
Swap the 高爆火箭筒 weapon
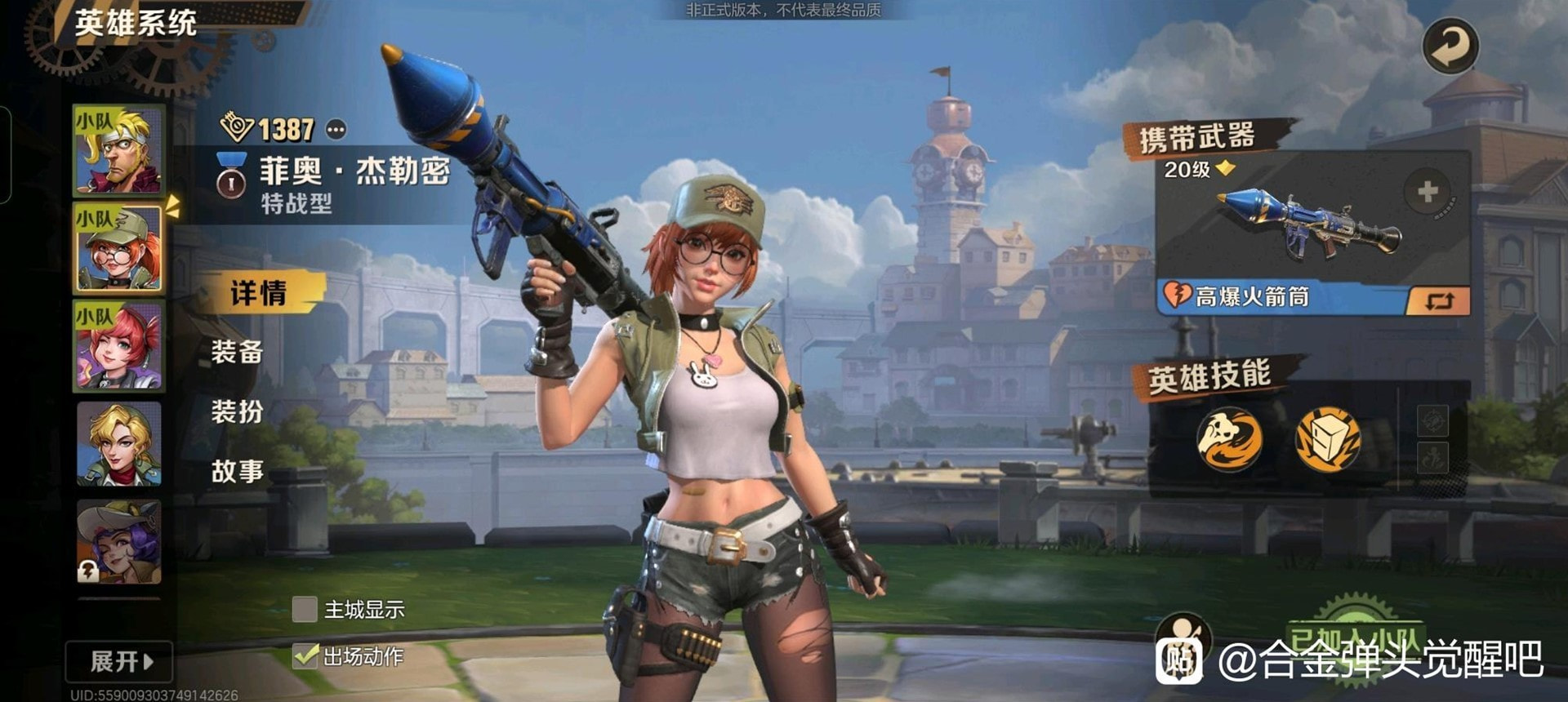pyautogui.click(x=1438, y=300)
